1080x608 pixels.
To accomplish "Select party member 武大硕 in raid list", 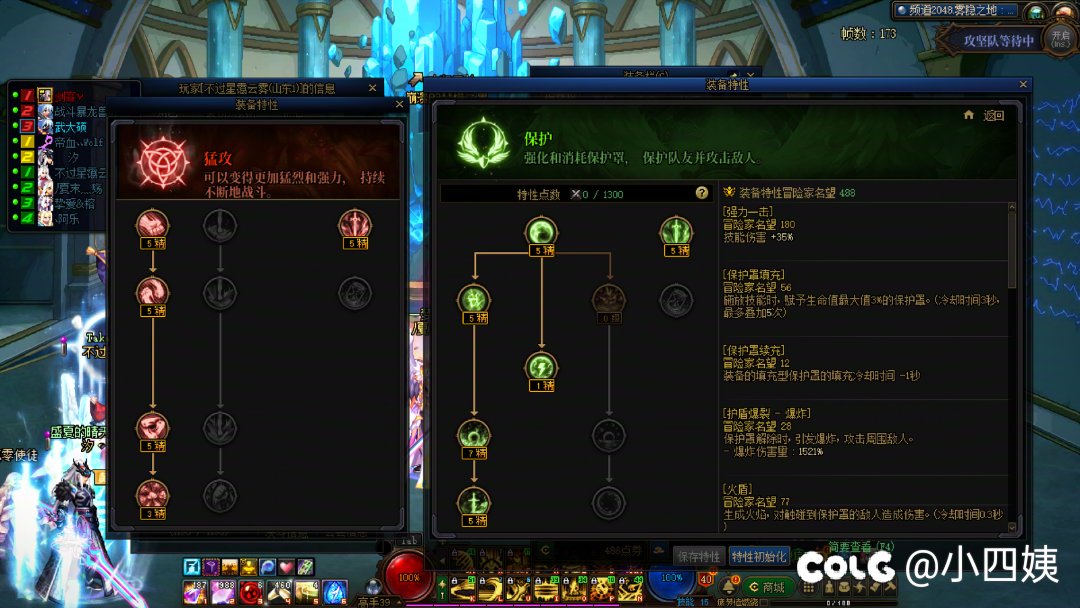I will [70, 127].
